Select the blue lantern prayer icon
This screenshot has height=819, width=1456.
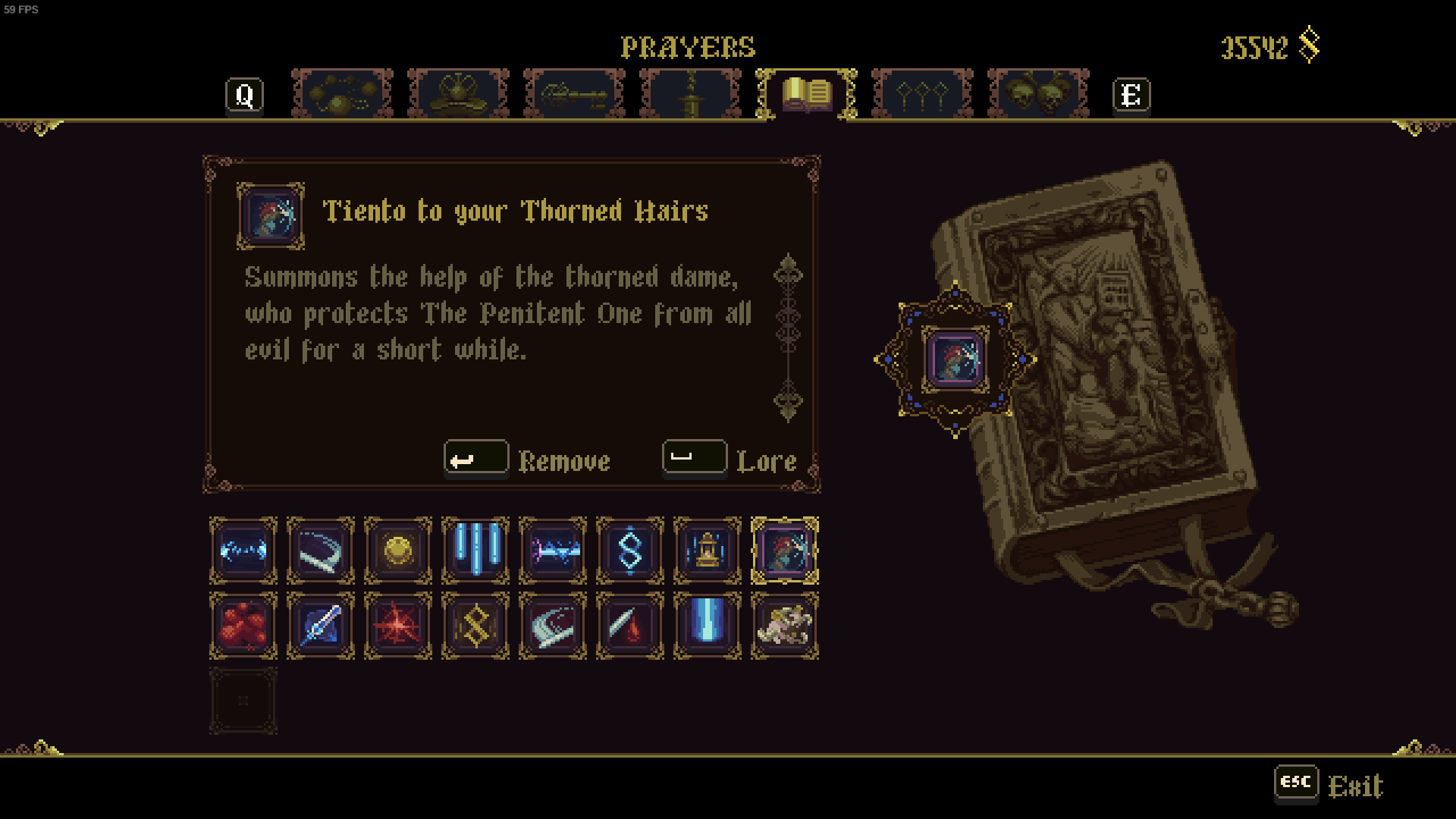click(x=707, y=551)
